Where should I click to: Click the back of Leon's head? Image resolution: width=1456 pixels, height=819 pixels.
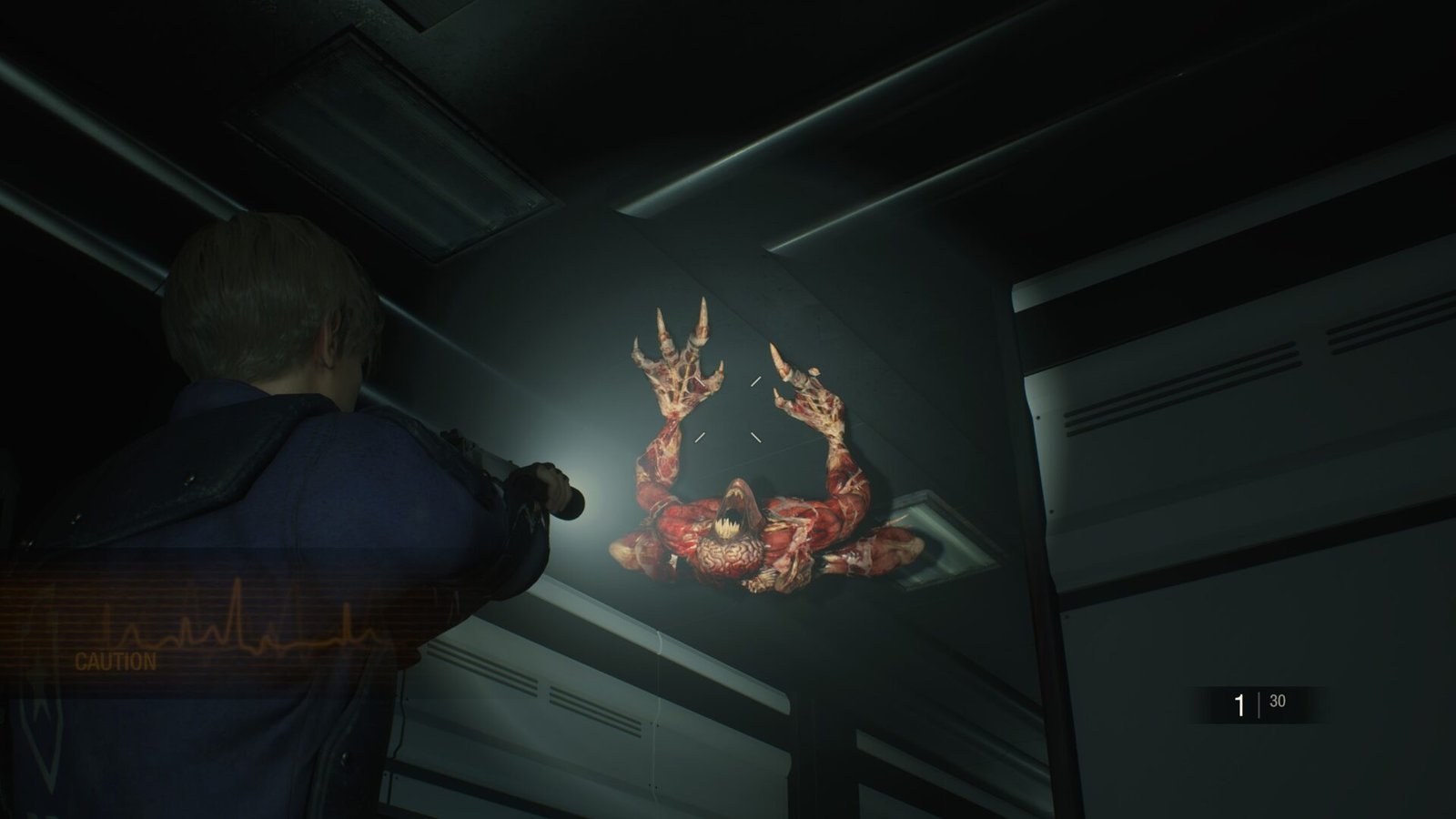point(264,300)
